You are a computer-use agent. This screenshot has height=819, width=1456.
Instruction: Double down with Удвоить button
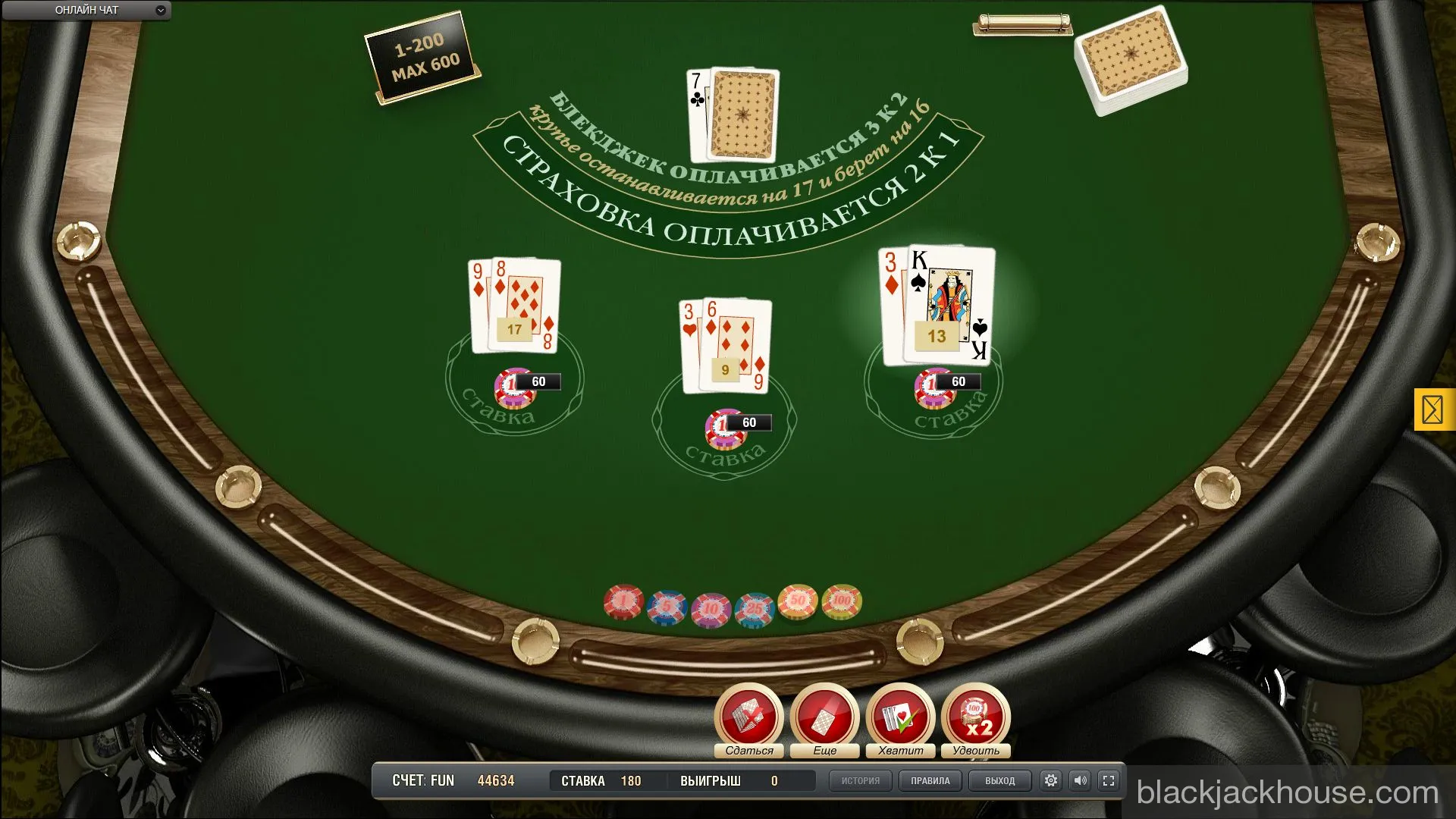tap(976, 717)
